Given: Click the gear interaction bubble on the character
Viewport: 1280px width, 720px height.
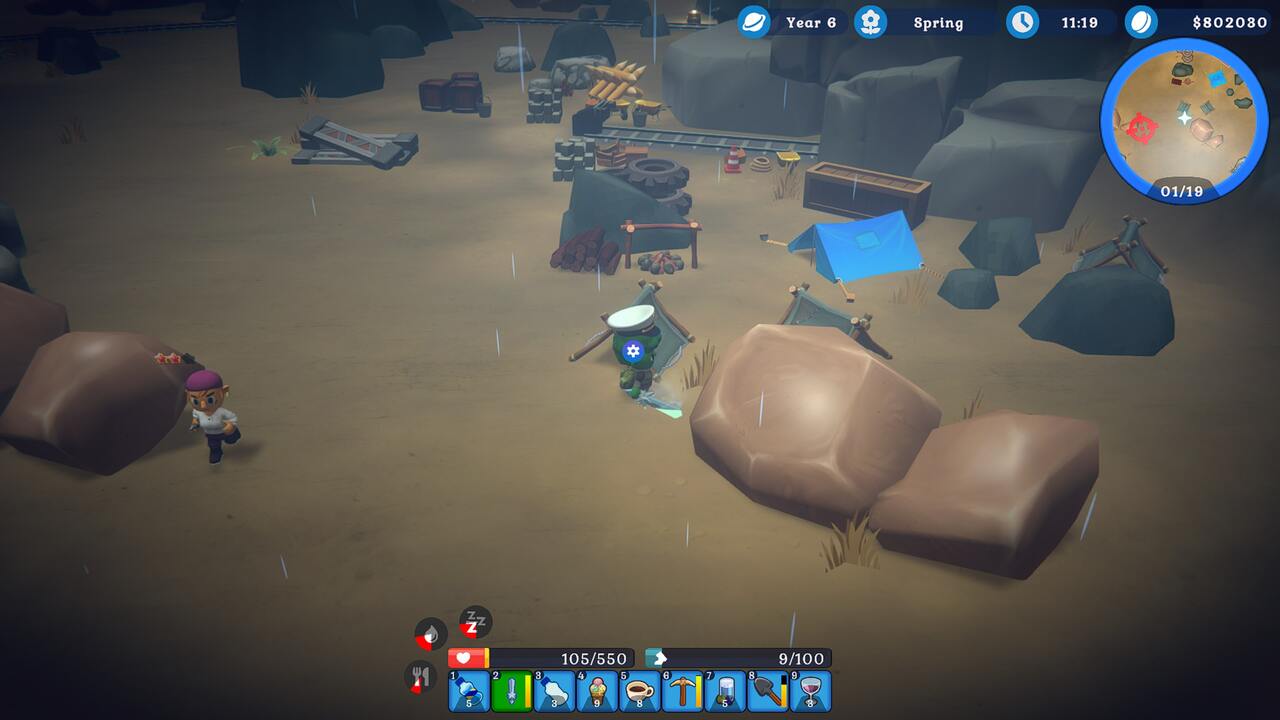Looking at the screenshot, I should click(x=631, y=351).
